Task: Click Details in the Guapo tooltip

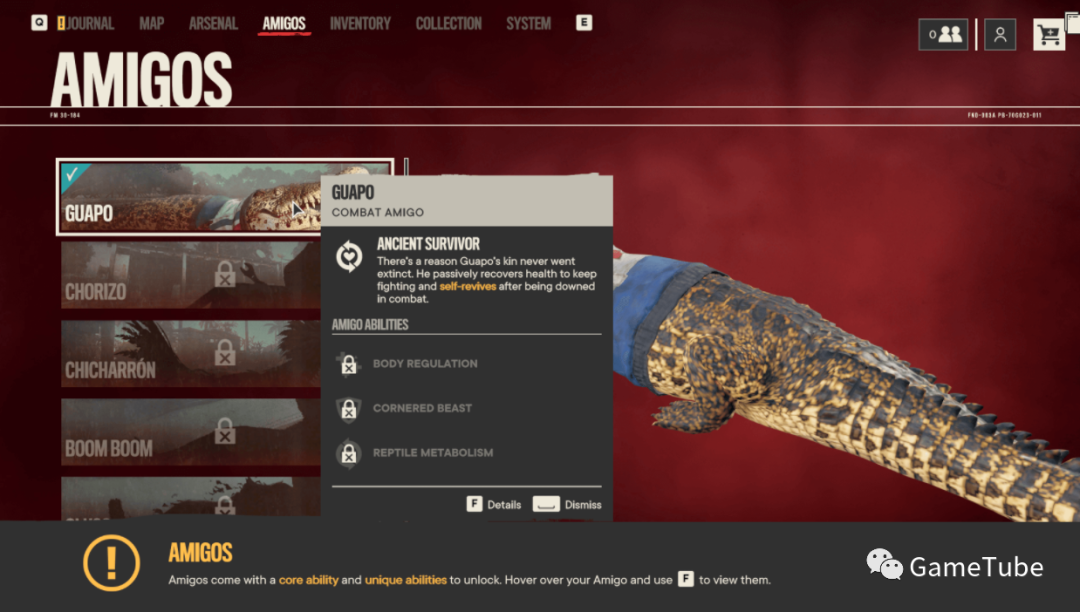Action: tap(494, 504)
